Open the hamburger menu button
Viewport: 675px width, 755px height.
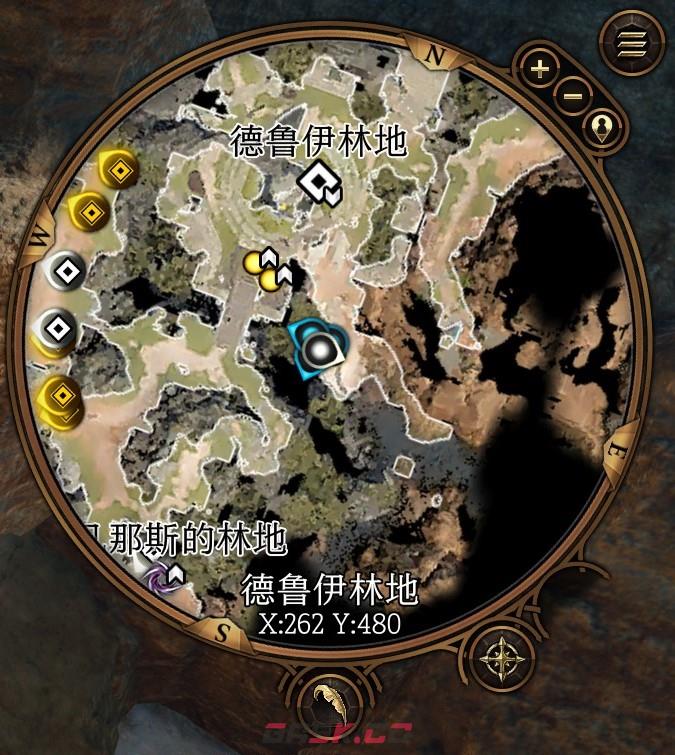(632, 43)
